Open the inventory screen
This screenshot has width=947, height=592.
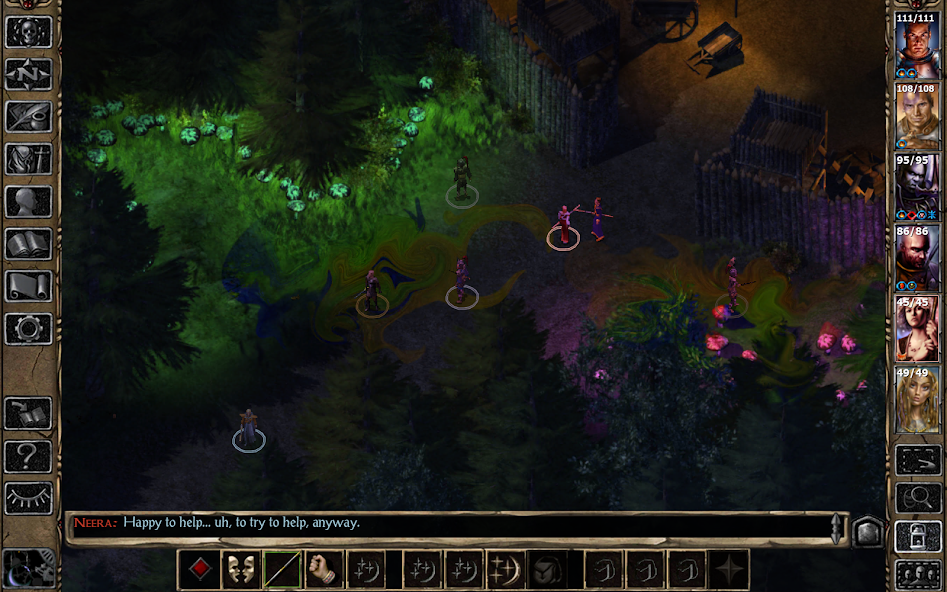[29, 160]
